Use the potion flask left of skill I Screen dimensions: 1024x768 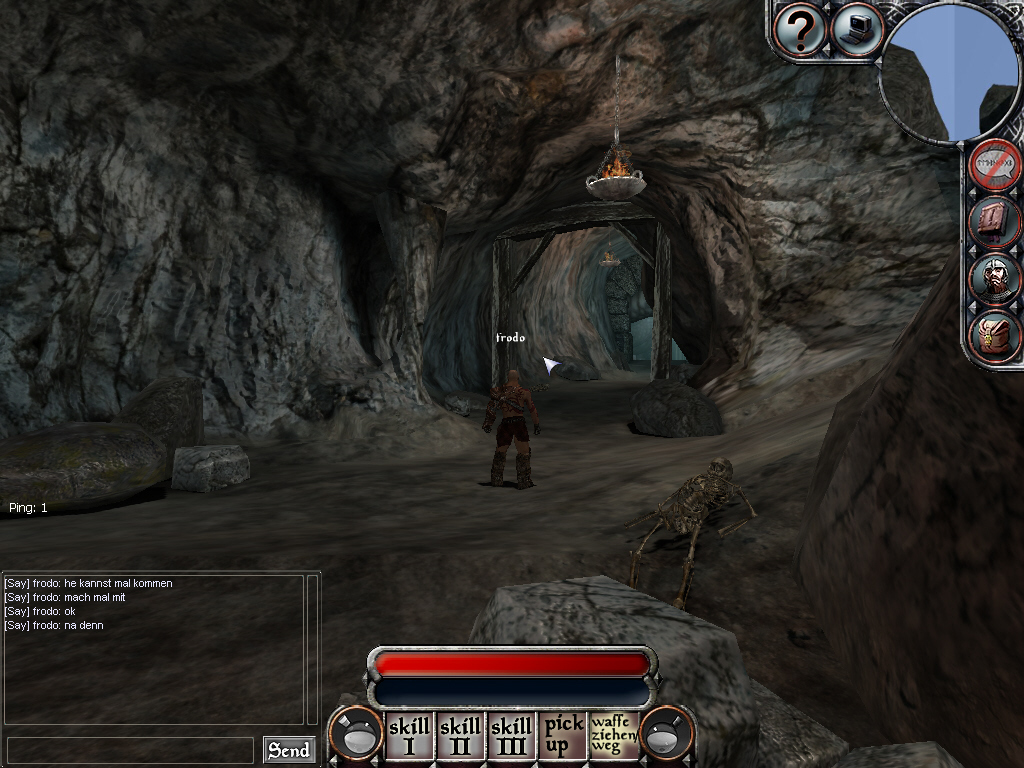[358, 735]
